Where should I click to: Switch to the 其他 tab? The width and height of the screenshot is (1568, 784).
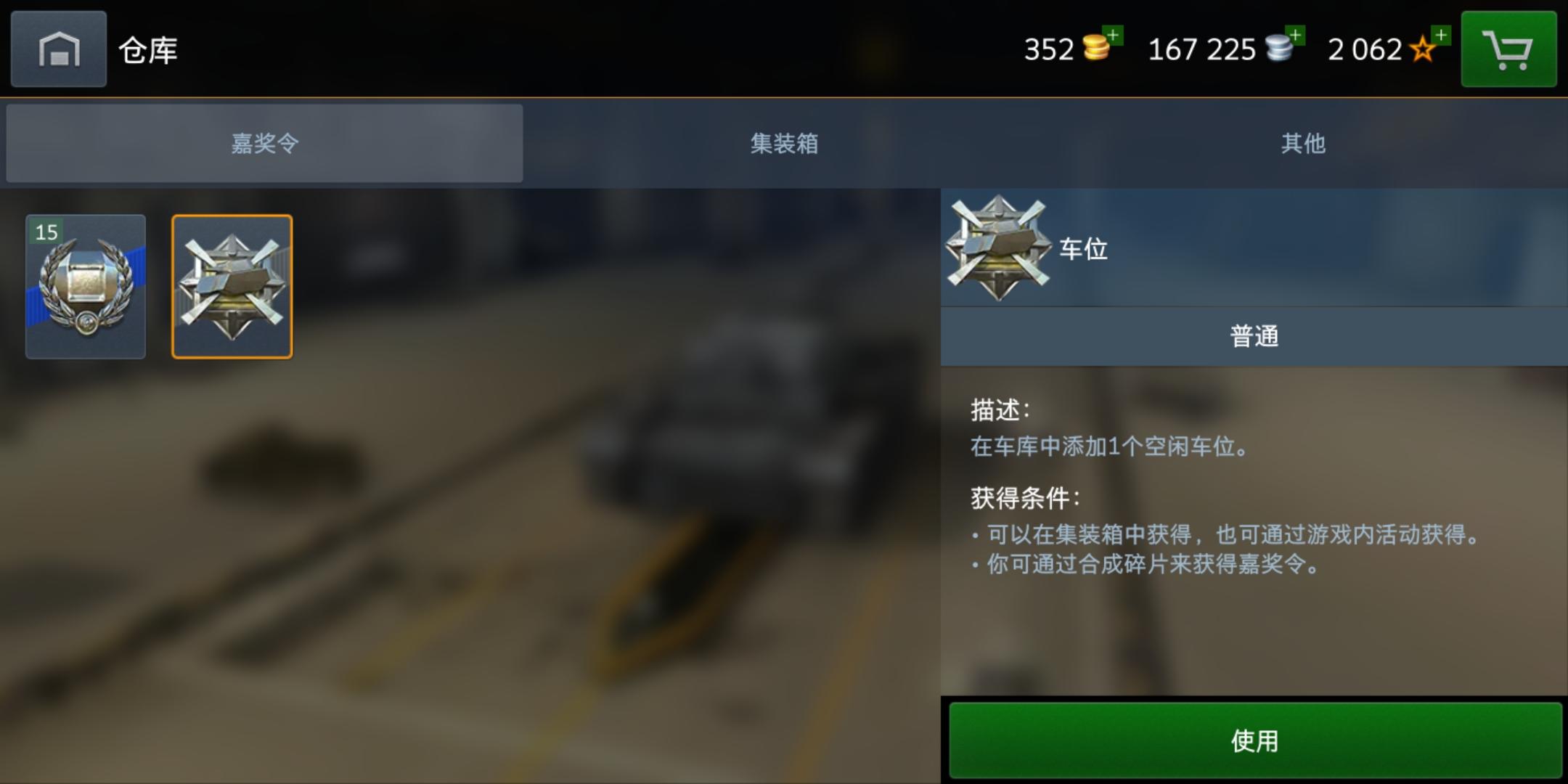(1303, 144)
